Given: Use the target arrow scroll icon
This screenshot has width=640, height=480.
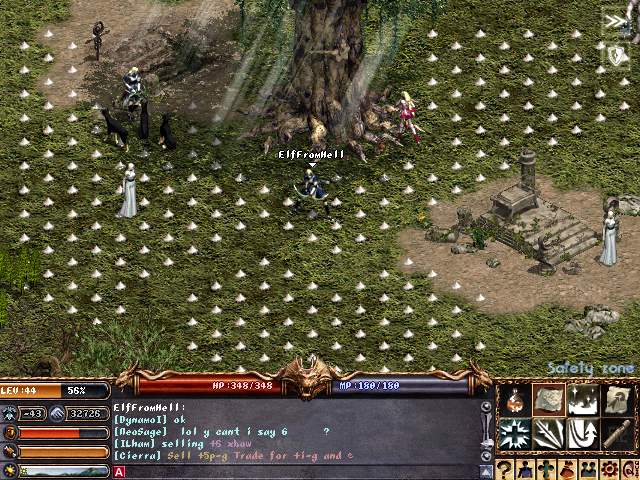Looking at the screenshot, I should click(617, 401).
